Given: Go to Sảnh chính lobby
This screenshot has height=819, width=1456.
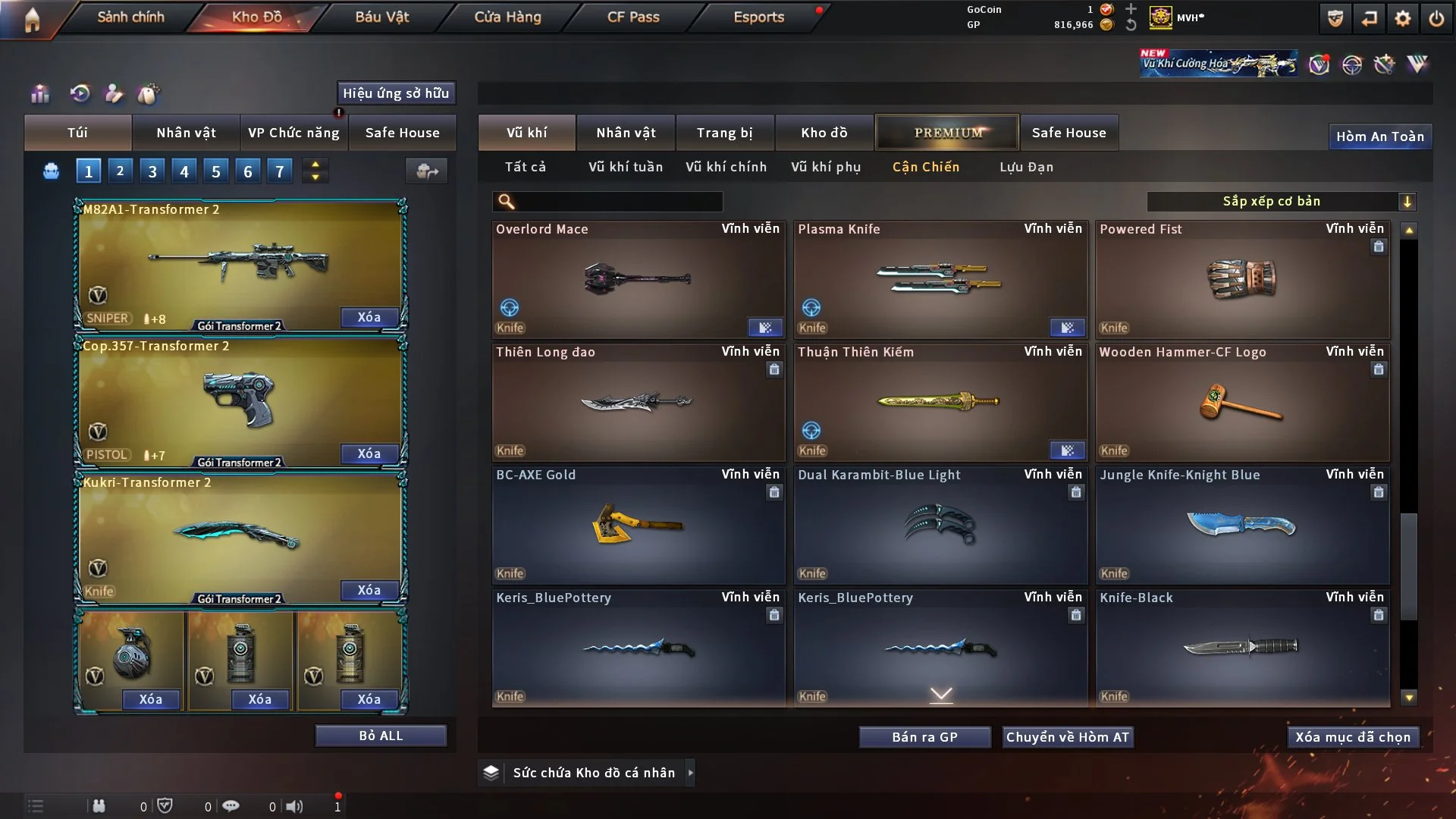Looking at the screenshot, I should tap(130, 17).
